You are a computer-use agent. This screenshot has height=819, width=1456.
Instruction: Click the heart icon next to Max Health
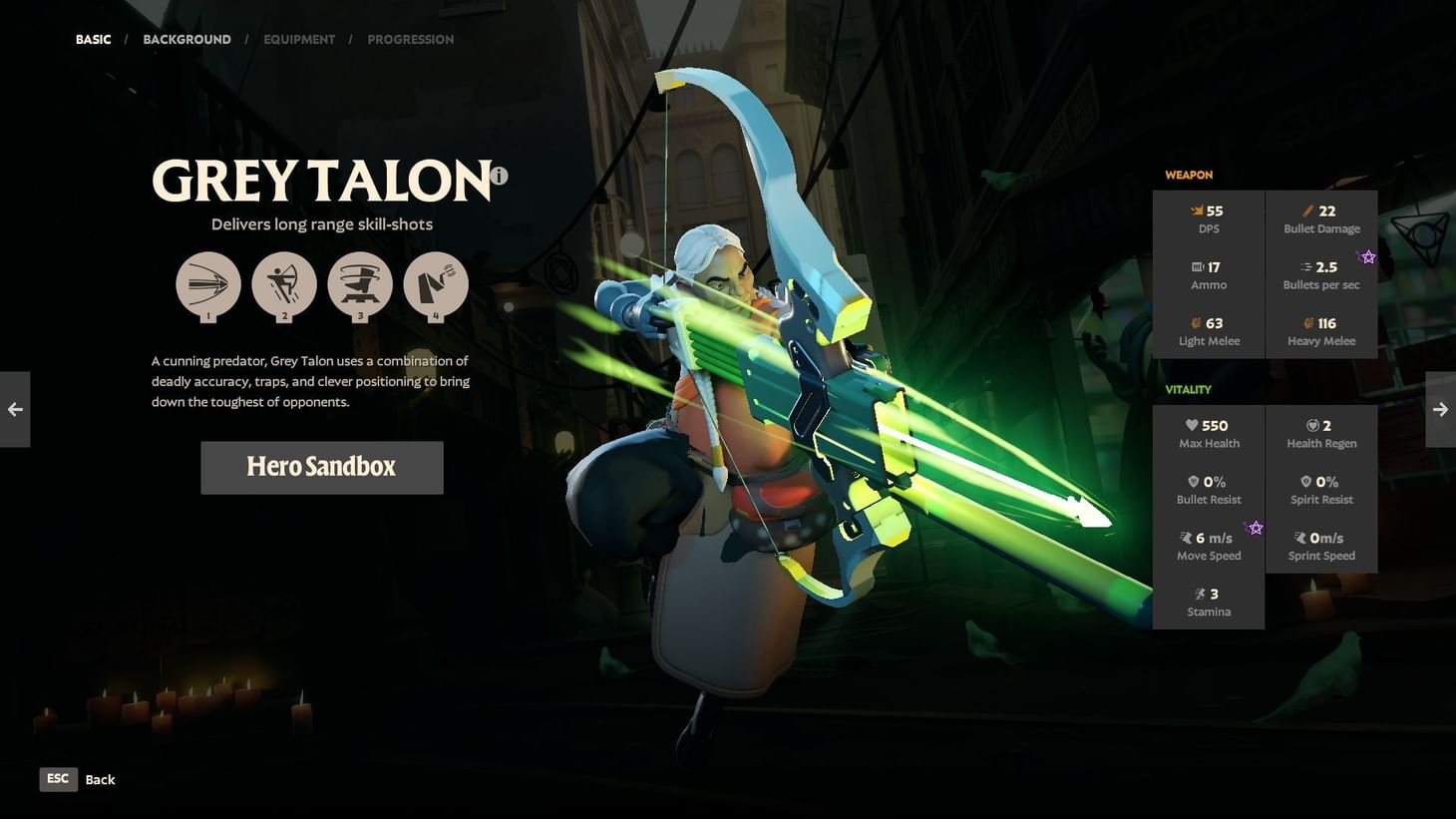pyautogui.click(x=1193, y=425)
